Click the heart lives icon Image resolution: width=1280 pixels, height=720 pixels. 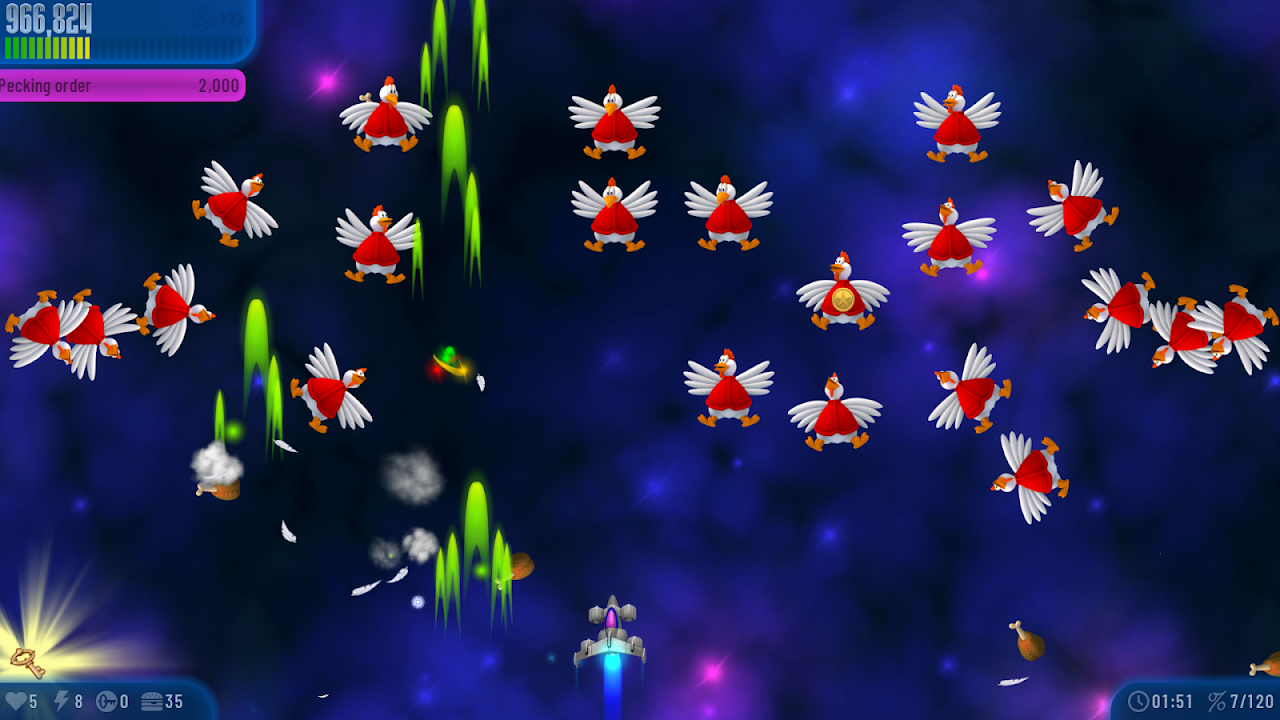click(x=15, y=702)
